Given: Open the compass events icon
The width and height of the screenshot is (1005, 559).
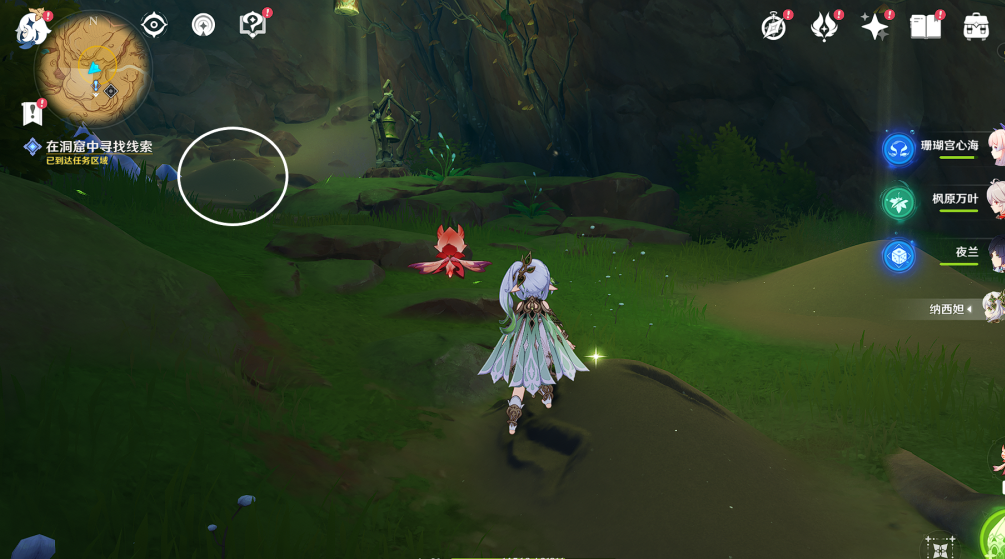Looking at the screenshot, I should tap(773, 27).
